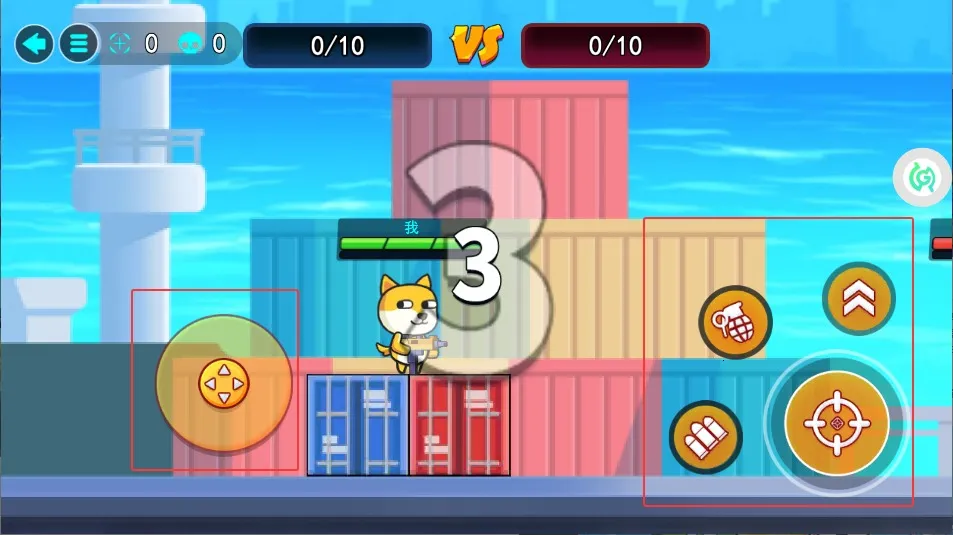Go back with the arrow button
The height and width of the screenshot is (535, 953).
click(34, 44)
